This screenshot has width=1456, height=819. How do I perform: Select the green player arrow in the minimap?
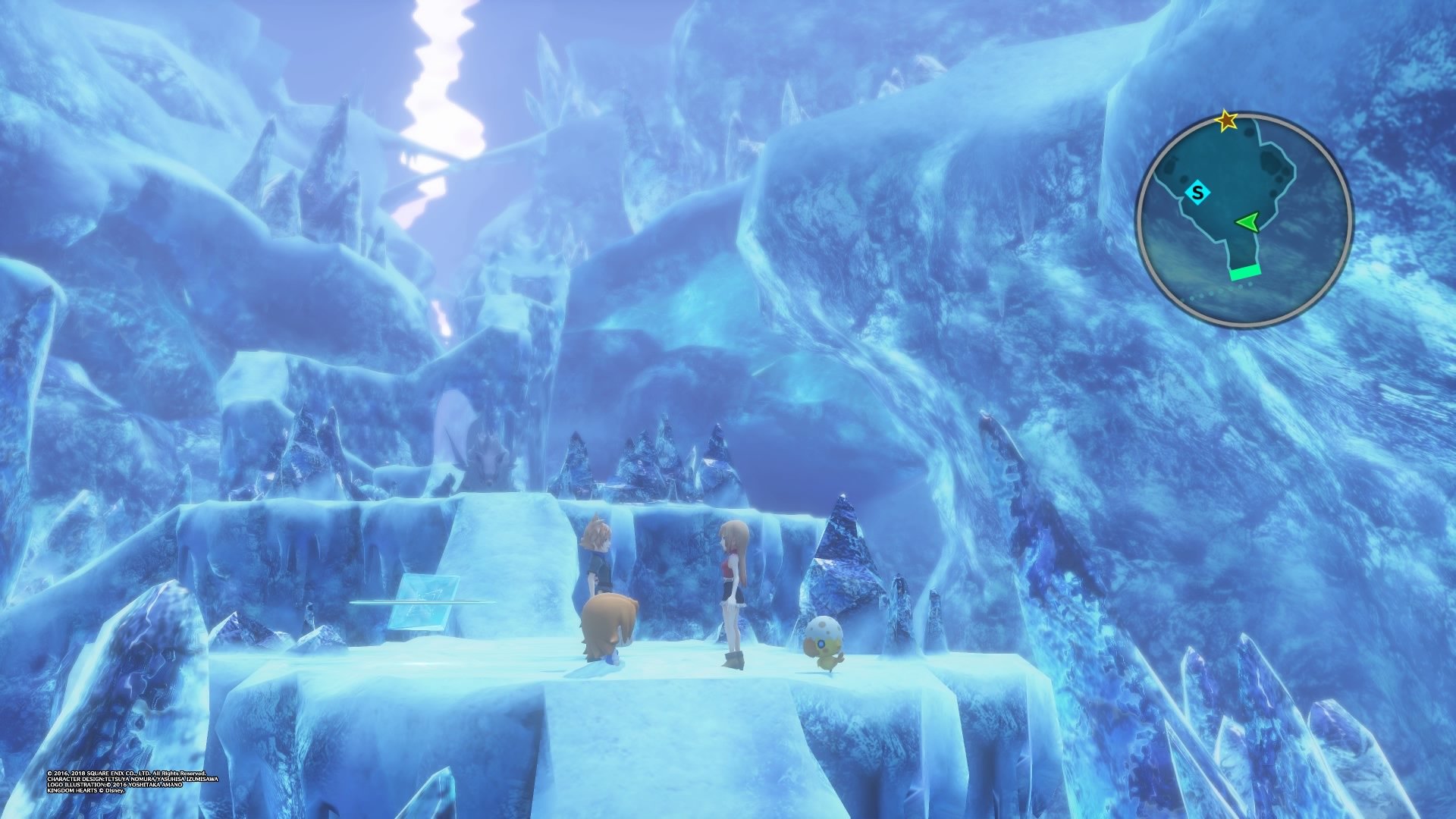[x=1247, y=222]
